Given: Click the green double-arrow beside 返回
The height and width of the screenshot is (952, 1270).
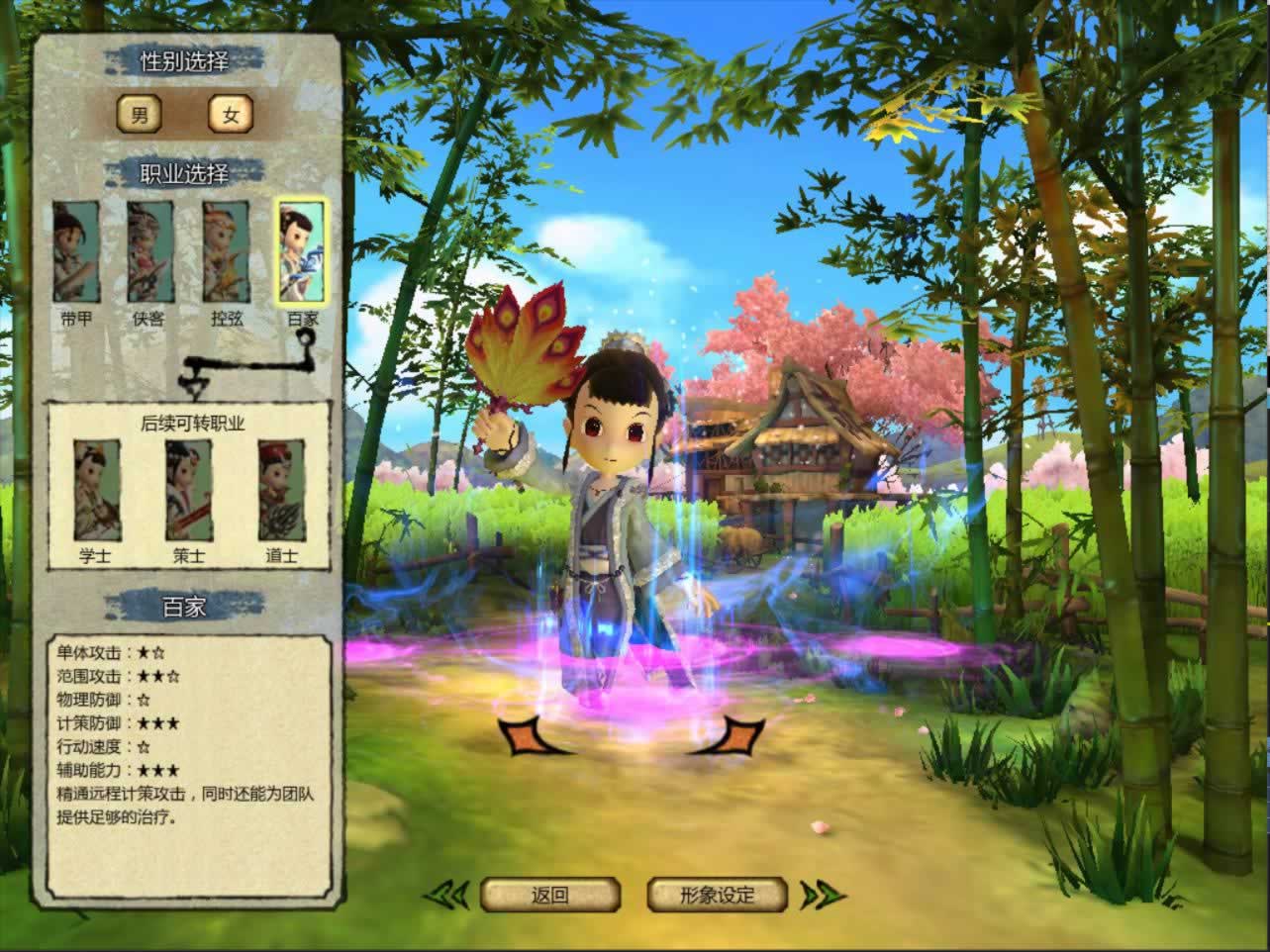Looking at the screenshot, I should point(447,896).
